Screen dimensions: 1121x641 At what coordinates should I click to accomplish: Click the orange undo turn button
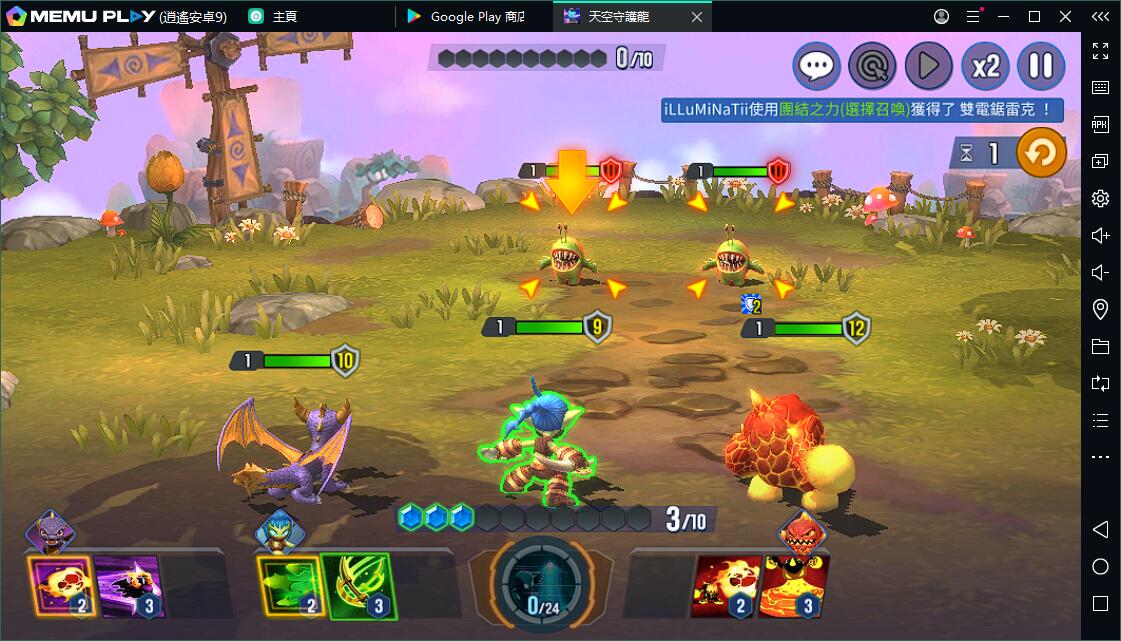click(x=1041, y=154)
